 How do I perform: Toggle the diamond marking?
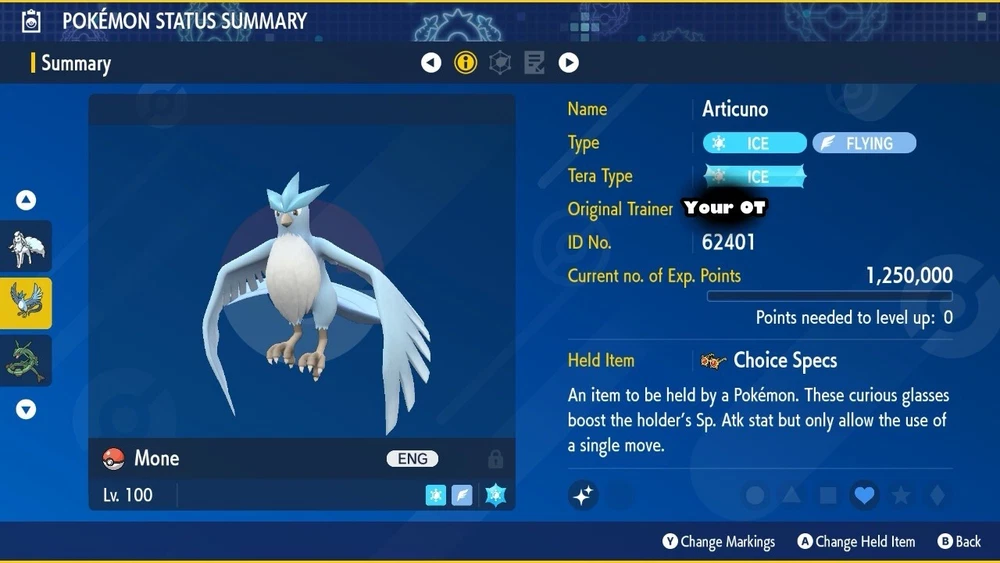[936, 495]
